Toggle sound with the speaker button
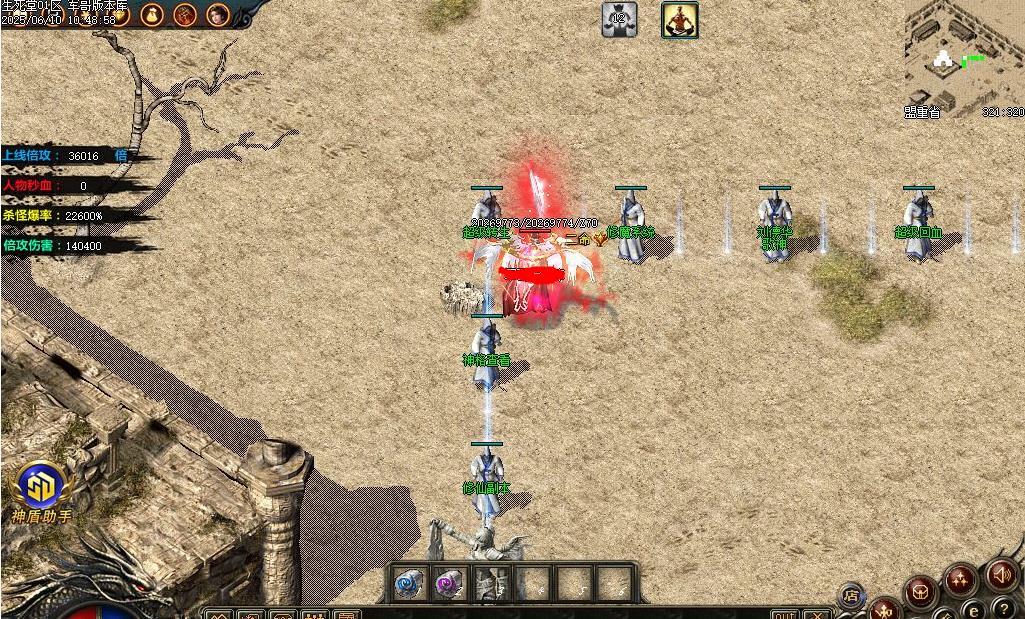This screenshot has width=1025, height=619. 1001,575
